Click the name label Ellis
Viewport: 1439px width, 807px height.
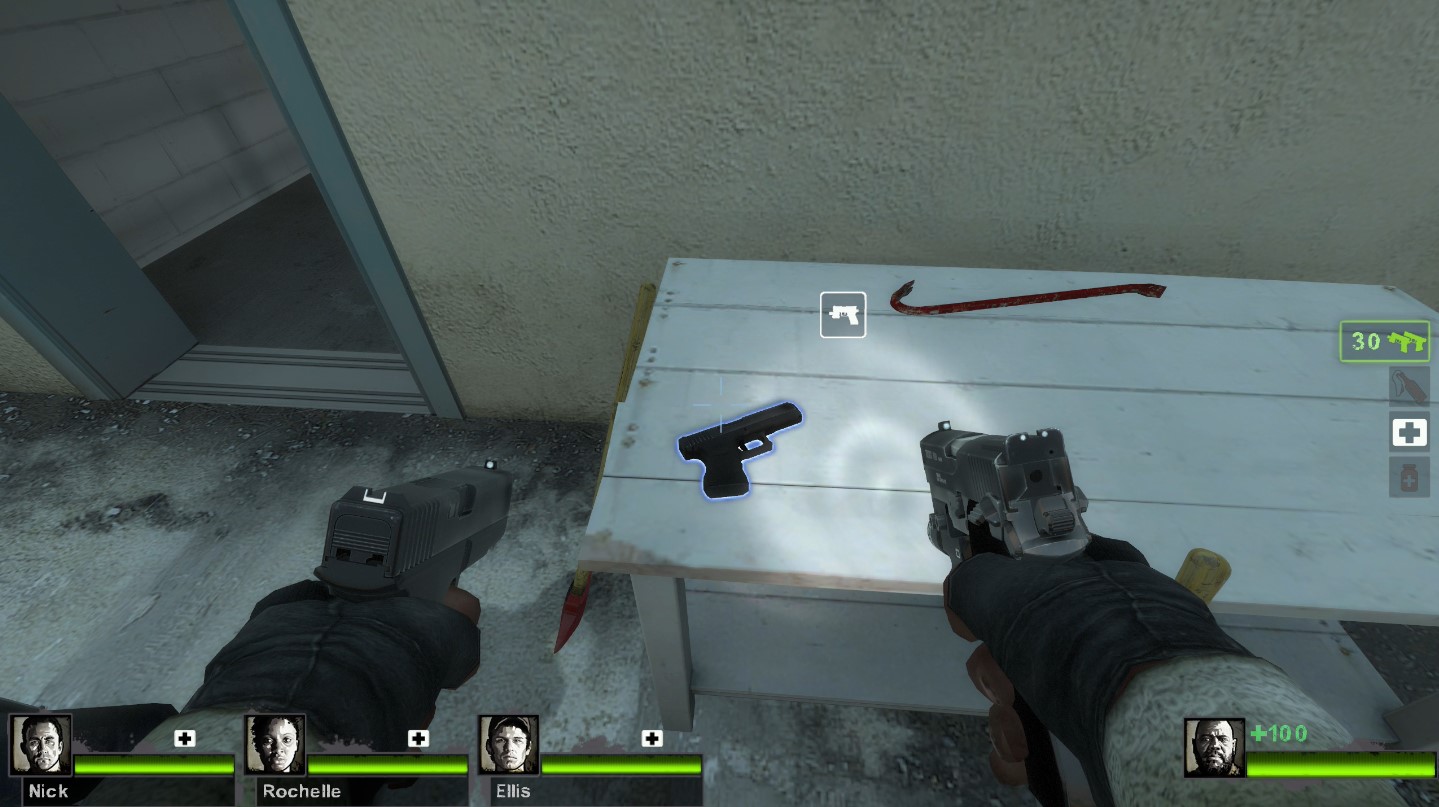[x=513, y=791]
